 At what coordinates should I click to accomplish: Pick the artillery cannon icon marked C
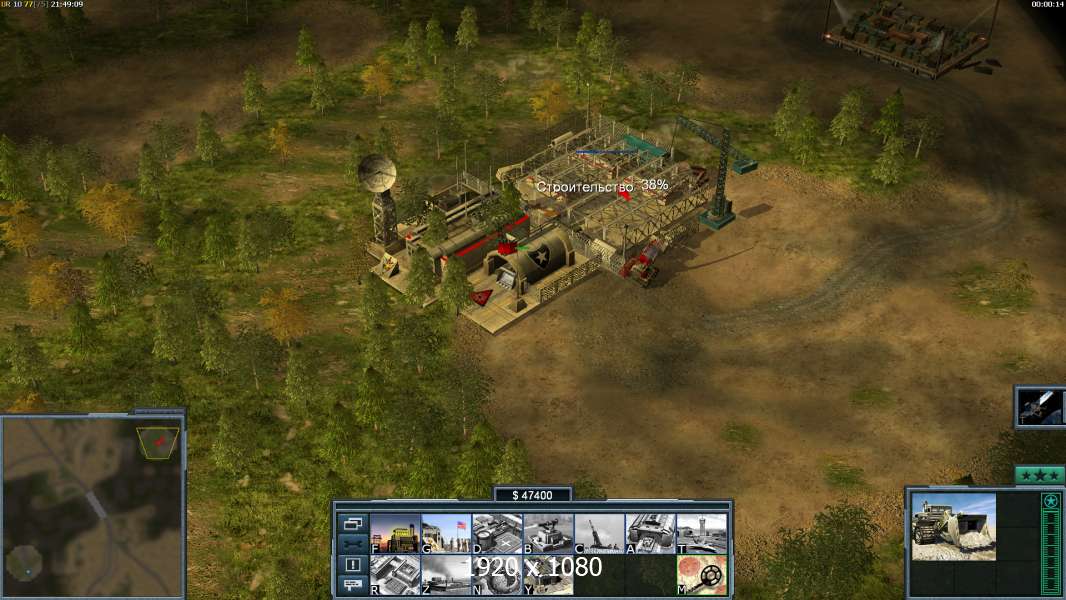pos(599,534)
